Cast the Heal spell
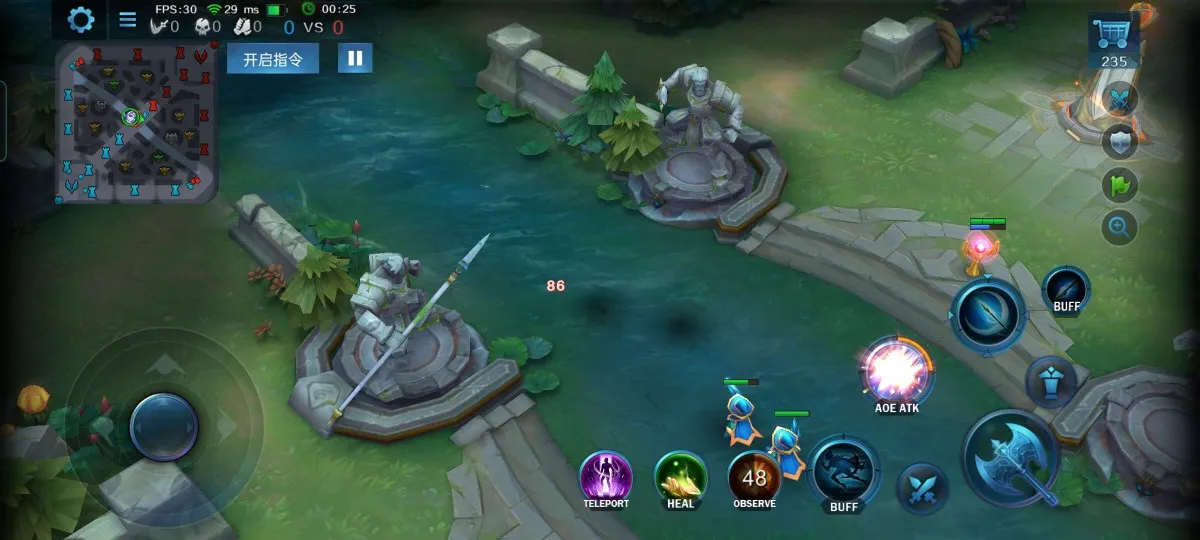1200x540 pixels. [681, 475]
